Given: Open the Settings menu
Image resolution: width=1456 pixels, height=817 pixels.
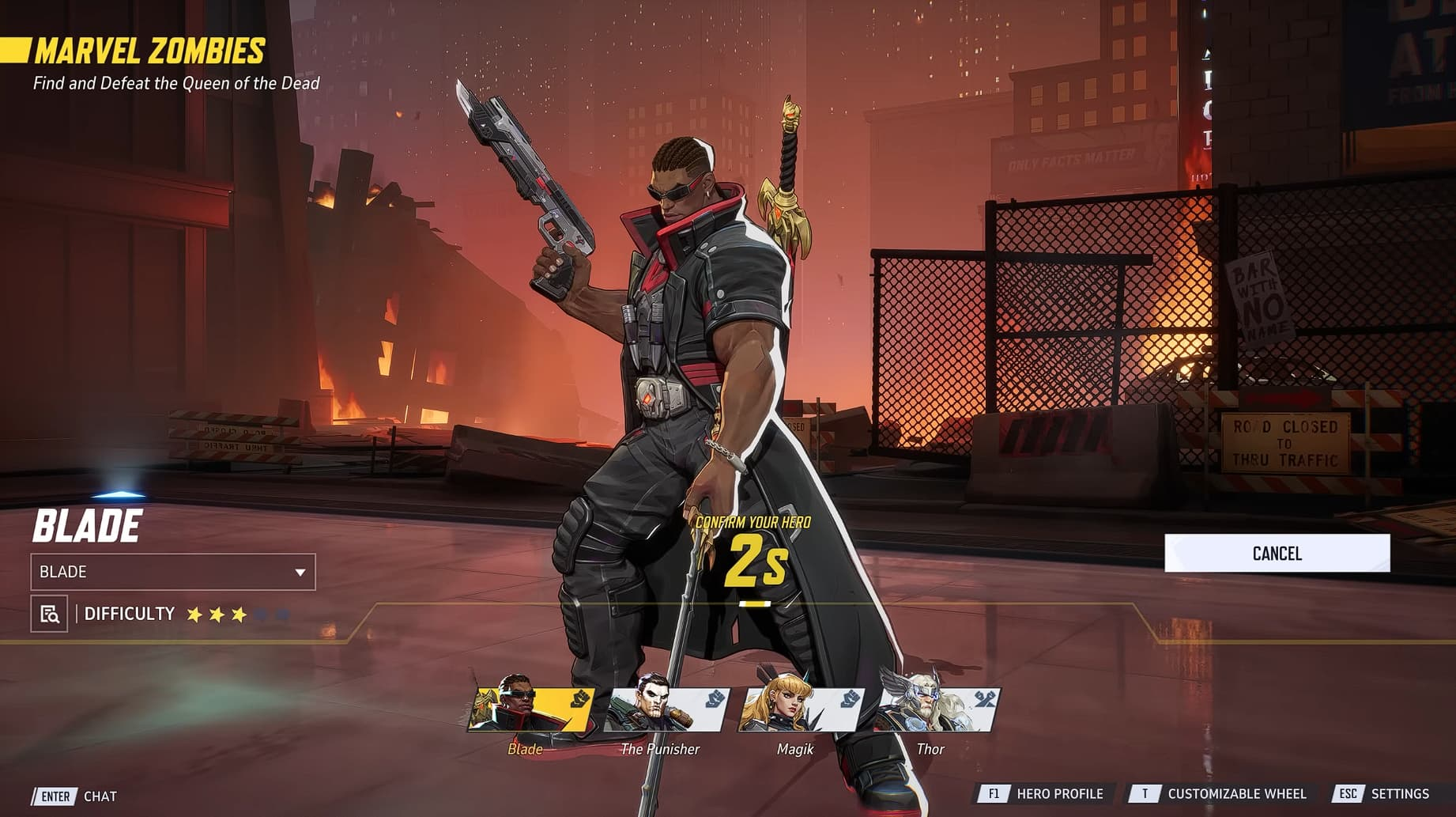Looking at the screenshot, I should tap(1385, 793).
